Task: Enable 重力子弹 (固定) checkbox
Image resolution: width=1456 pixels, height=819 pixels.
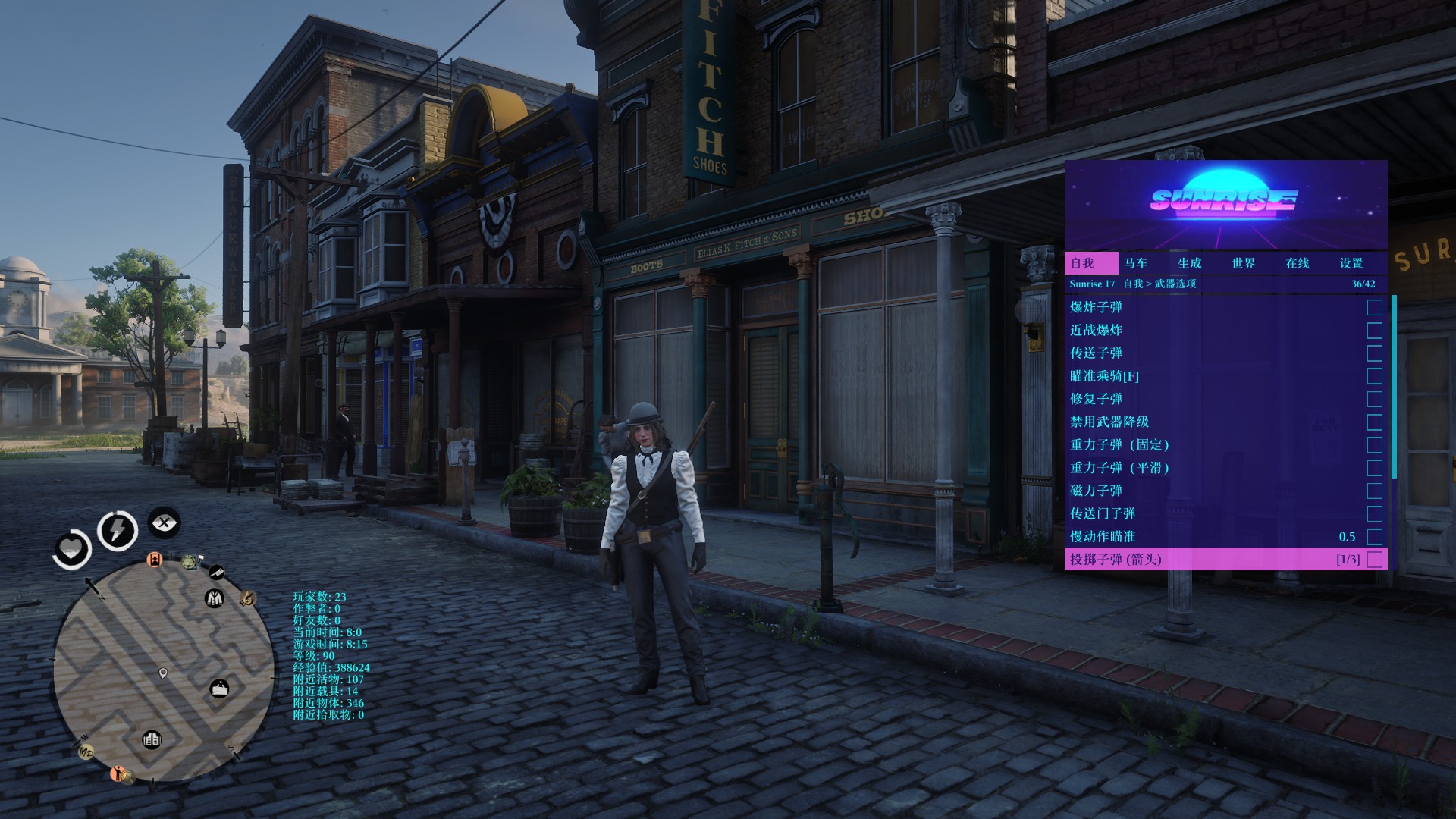Action: click(x=1374, y=445)
